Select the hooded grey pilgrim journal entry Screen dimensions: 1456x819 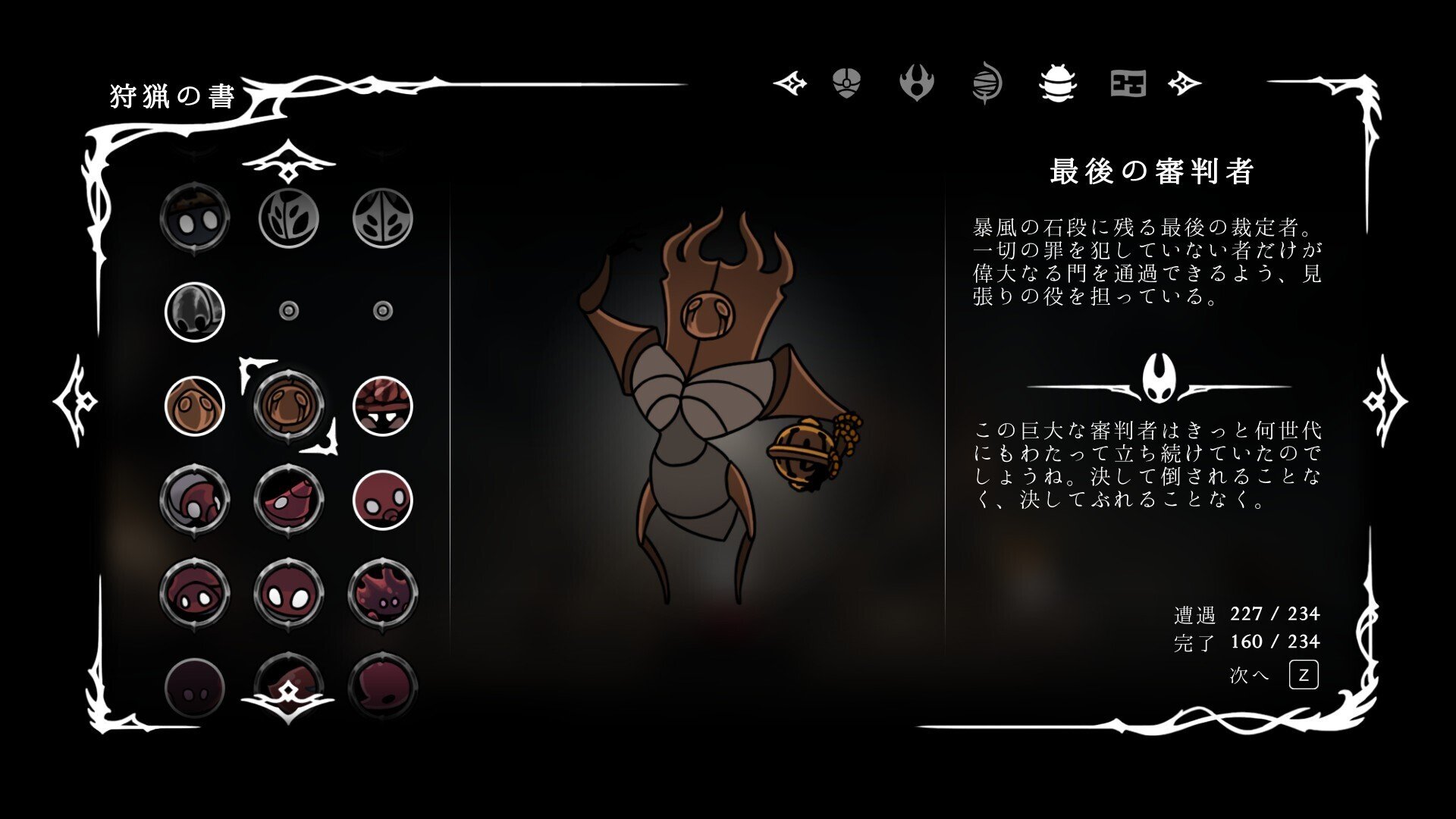pos(194,311)
